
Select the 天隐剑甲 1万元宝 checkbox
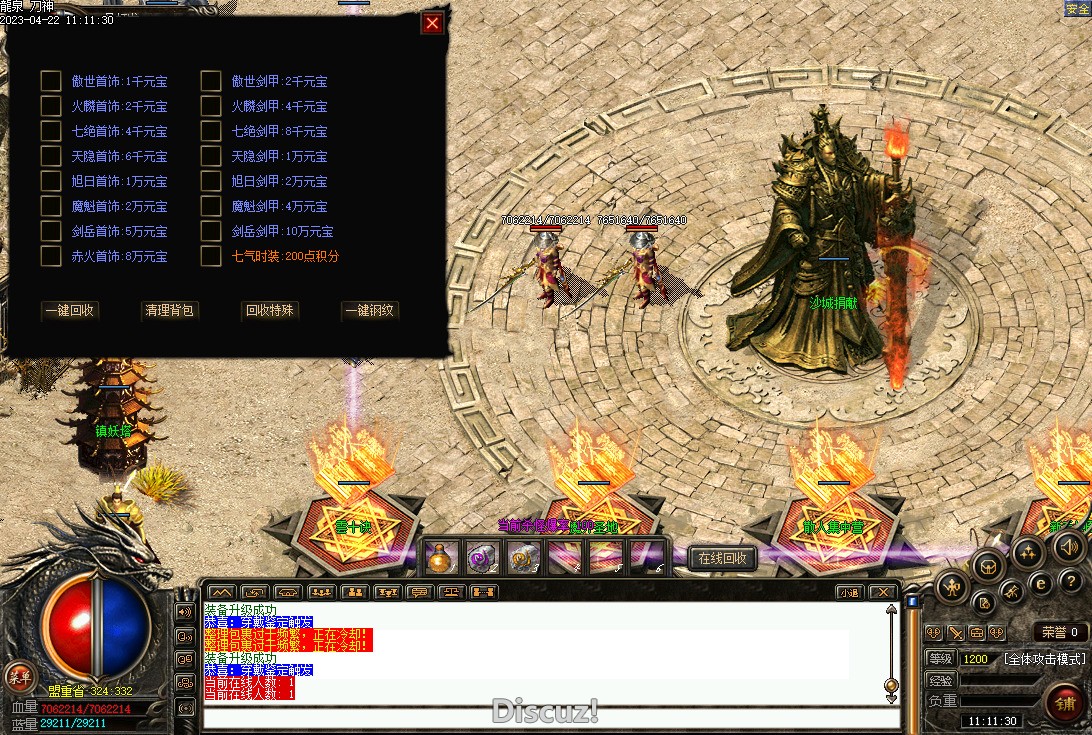[x=211, y=156]
